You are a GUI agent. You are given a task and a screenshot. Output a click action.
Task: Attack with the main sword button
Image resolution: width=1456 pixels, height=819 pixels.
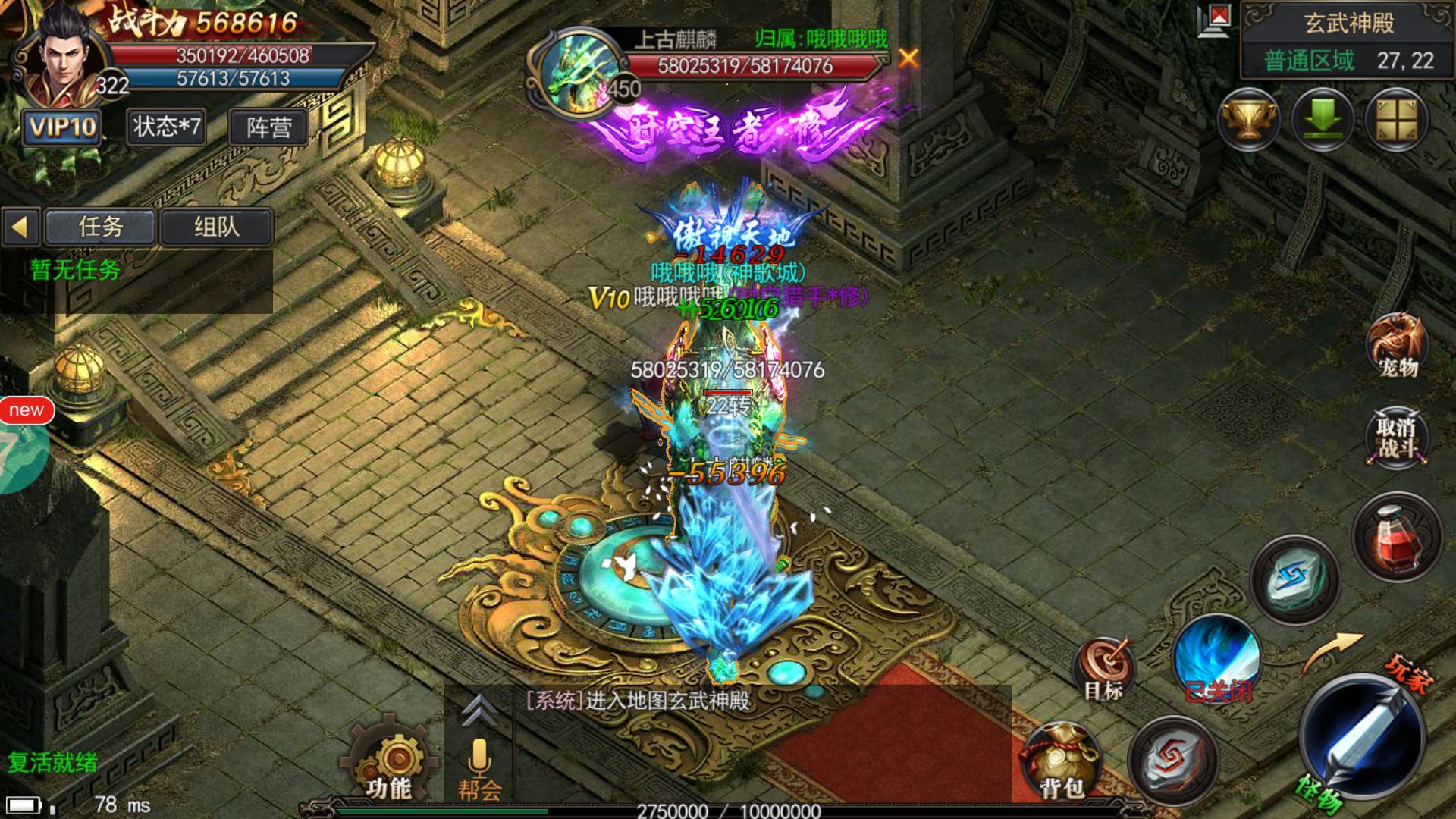1363,736
